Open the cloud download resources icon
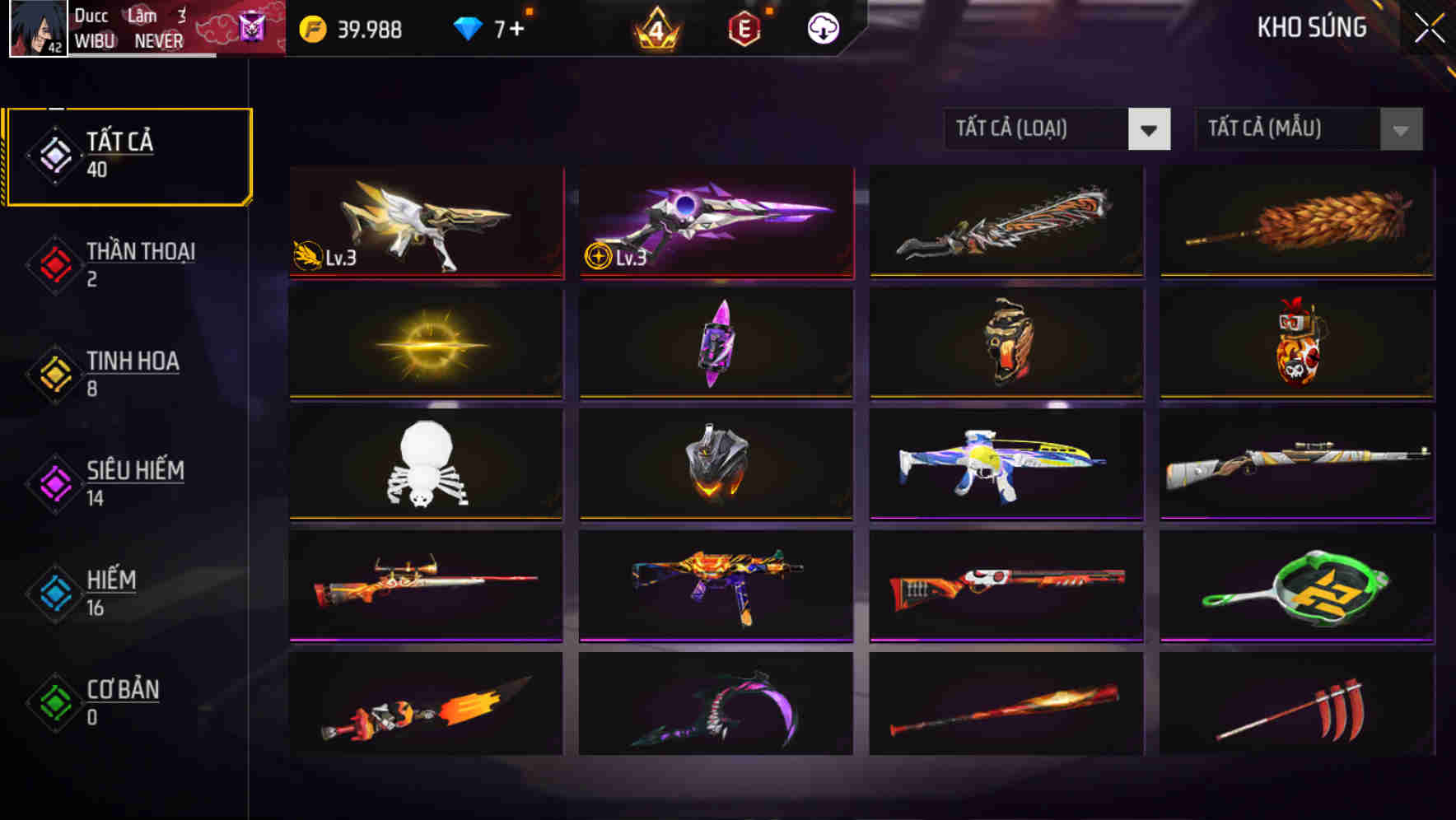 [x=823, y=30]
